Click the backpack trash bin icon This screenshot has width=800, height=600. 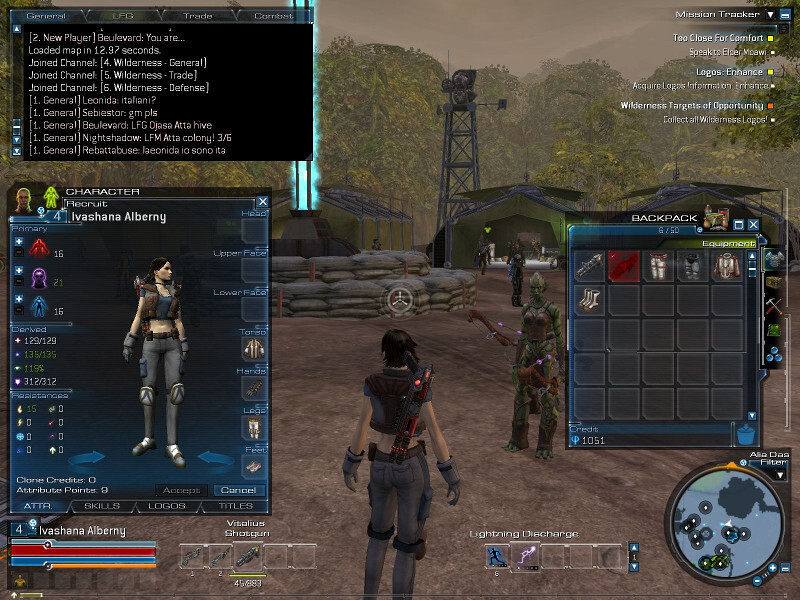pyautogui.click(x=744, y=434)
